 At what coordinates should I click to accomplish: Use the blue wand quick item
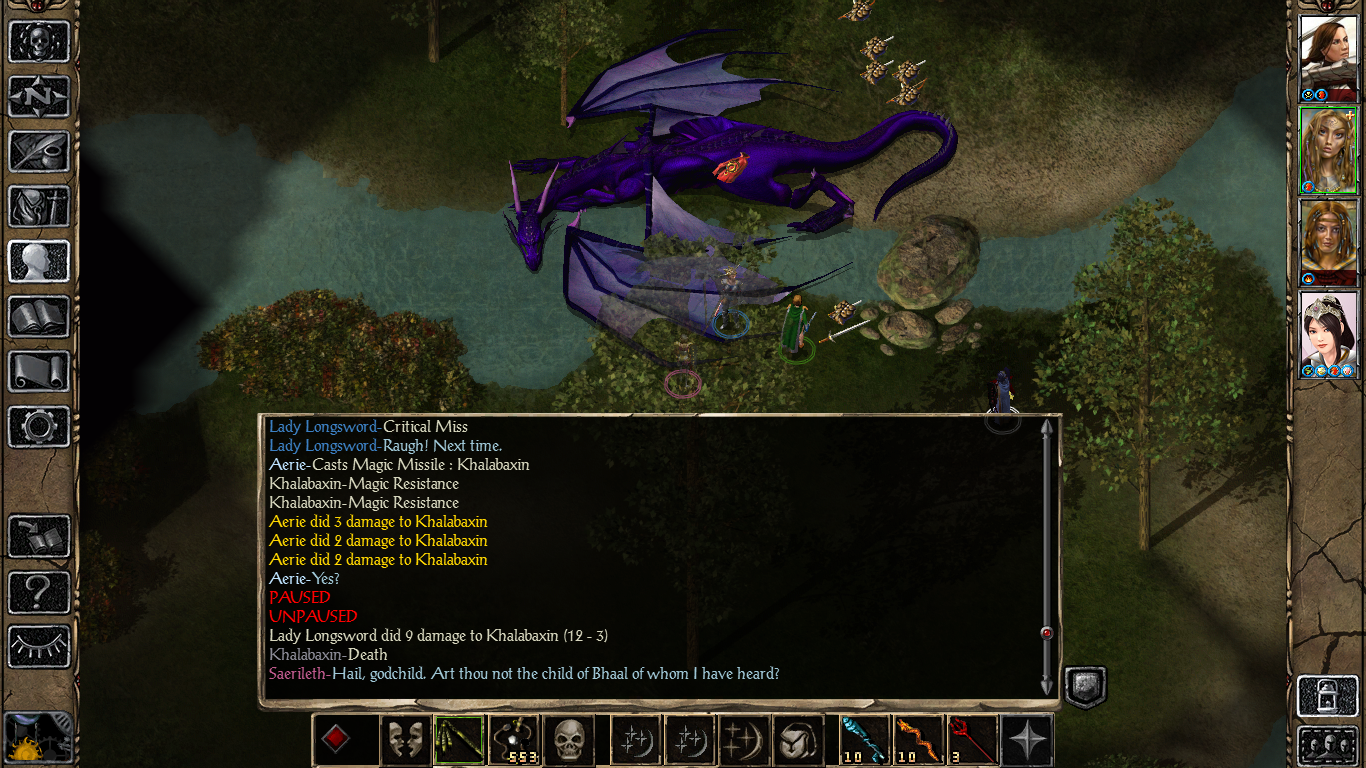pos(864,740)
